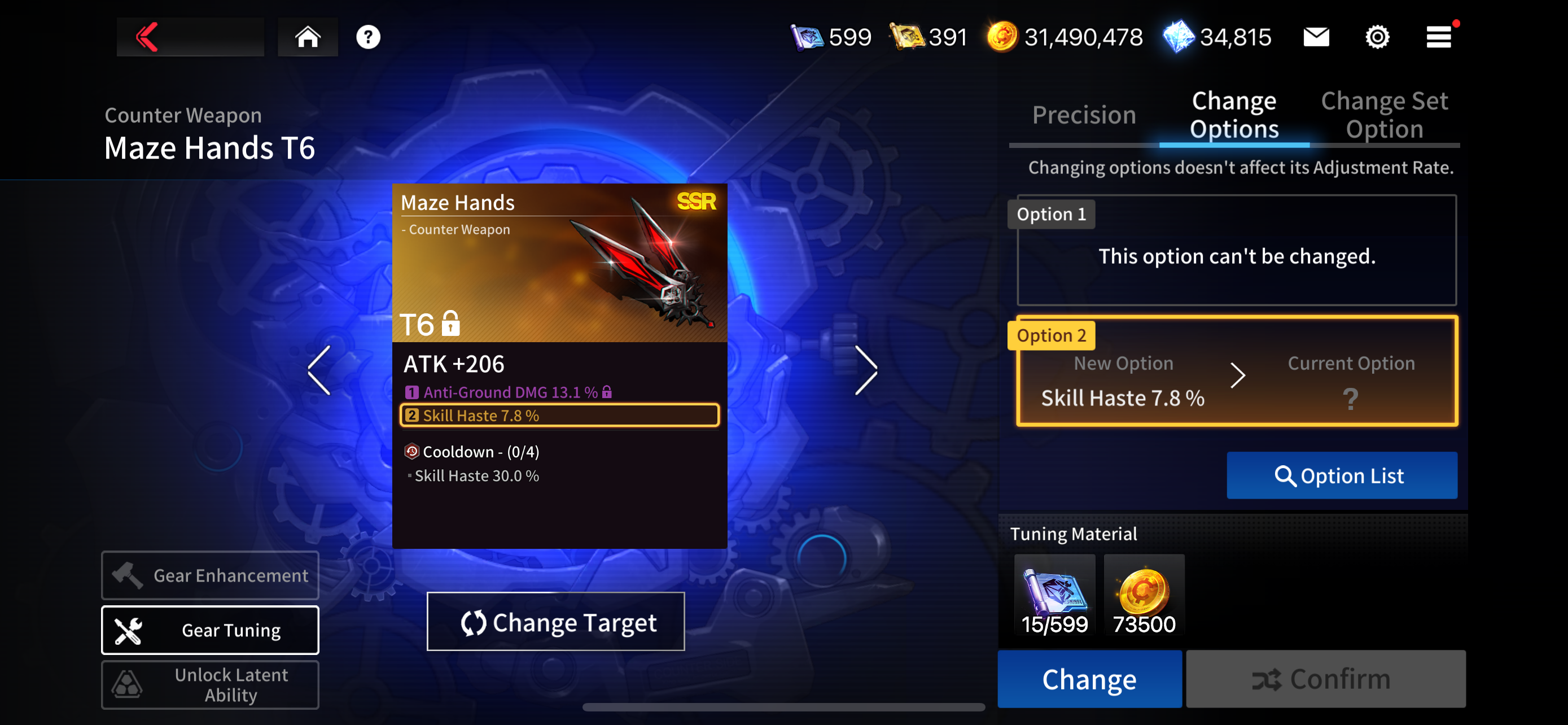The width and height of the screenshot is (1568, 725).
Task: Open the Option List
Action: click(1341, 475)
